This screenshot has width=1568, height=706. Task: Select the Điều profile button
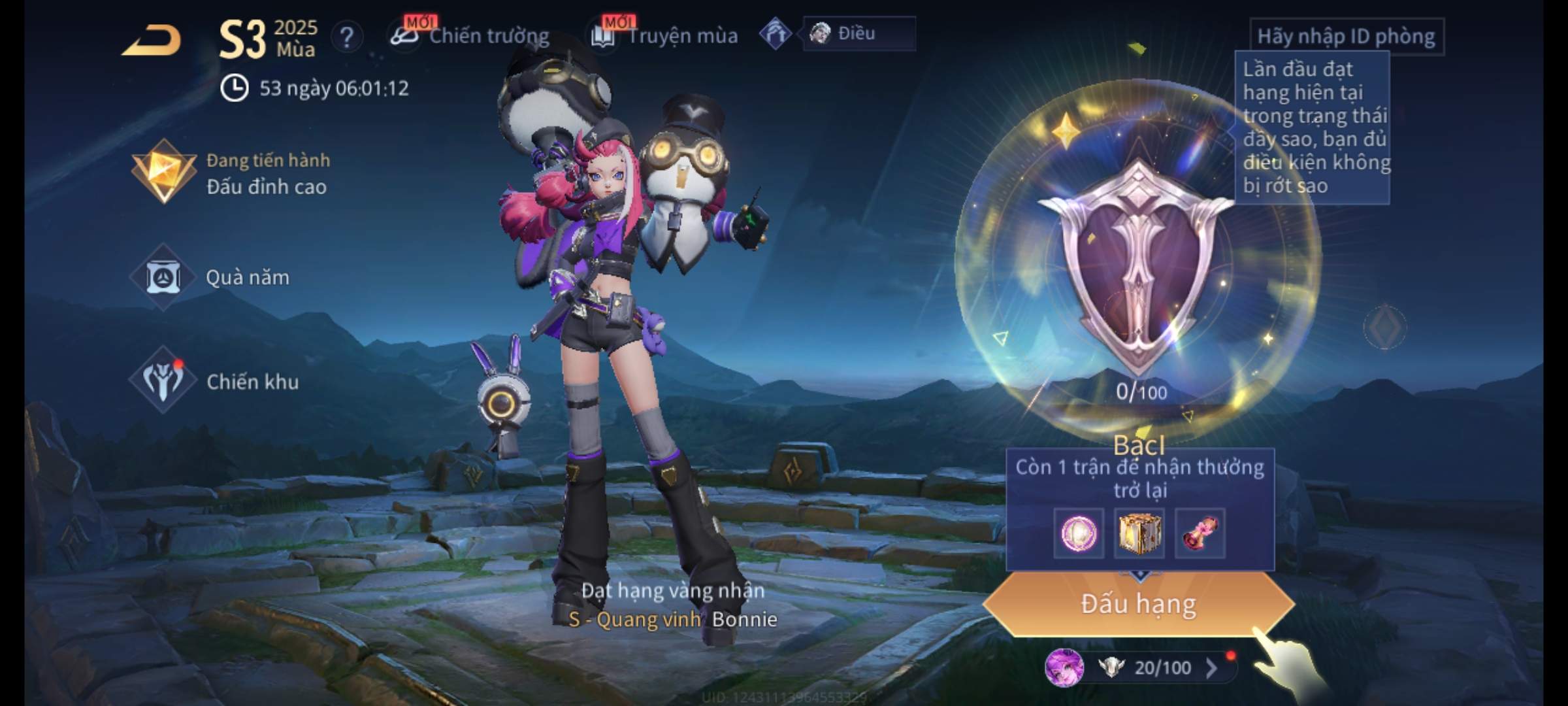point(857,34)
